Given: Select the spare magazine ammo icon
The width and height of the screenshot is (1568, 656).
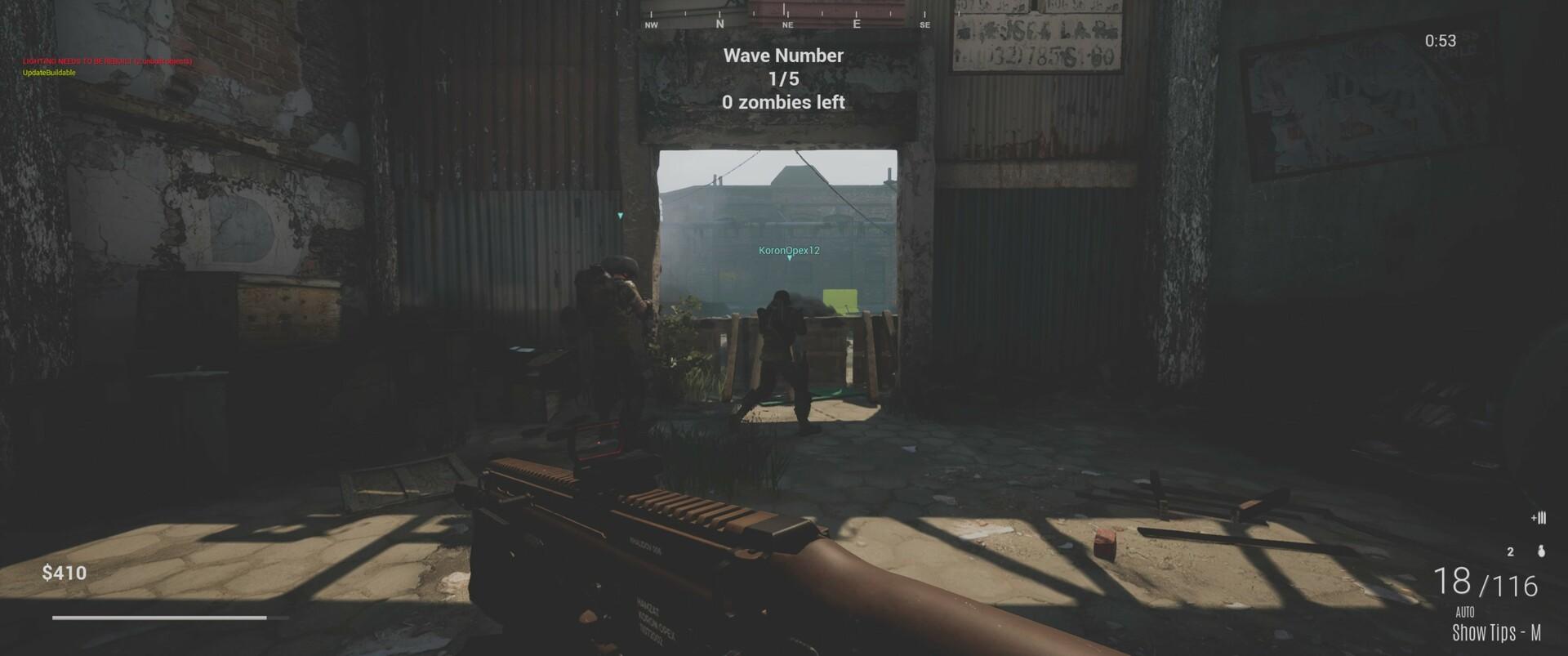Looking at the screenshot, I should pos(1539,517).
